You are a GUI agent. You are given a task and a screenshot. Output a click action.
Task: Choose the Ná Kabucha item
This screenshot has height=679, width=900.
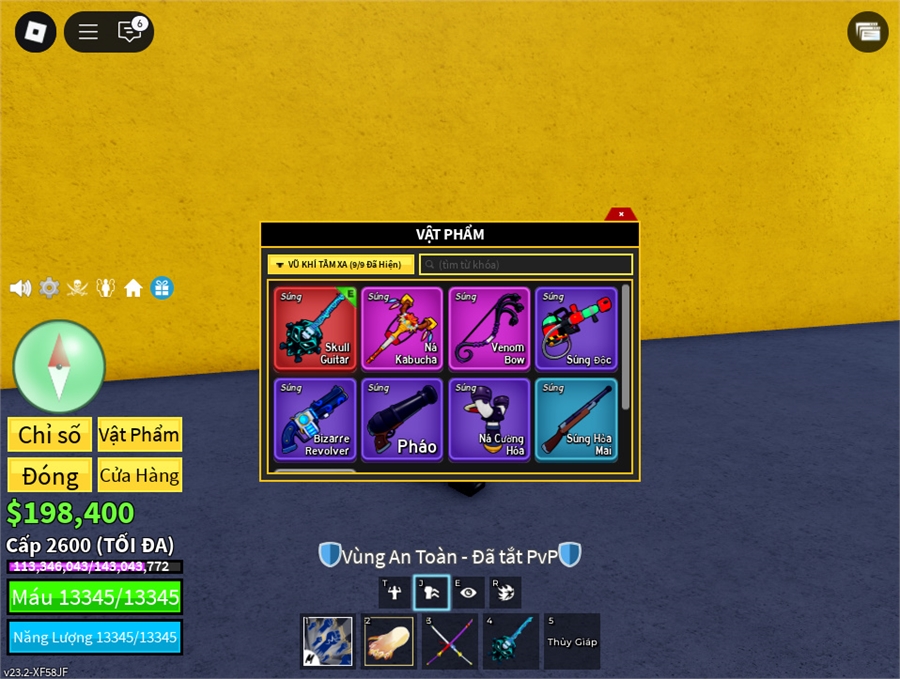pyautogui.click(x=402, y=329)
